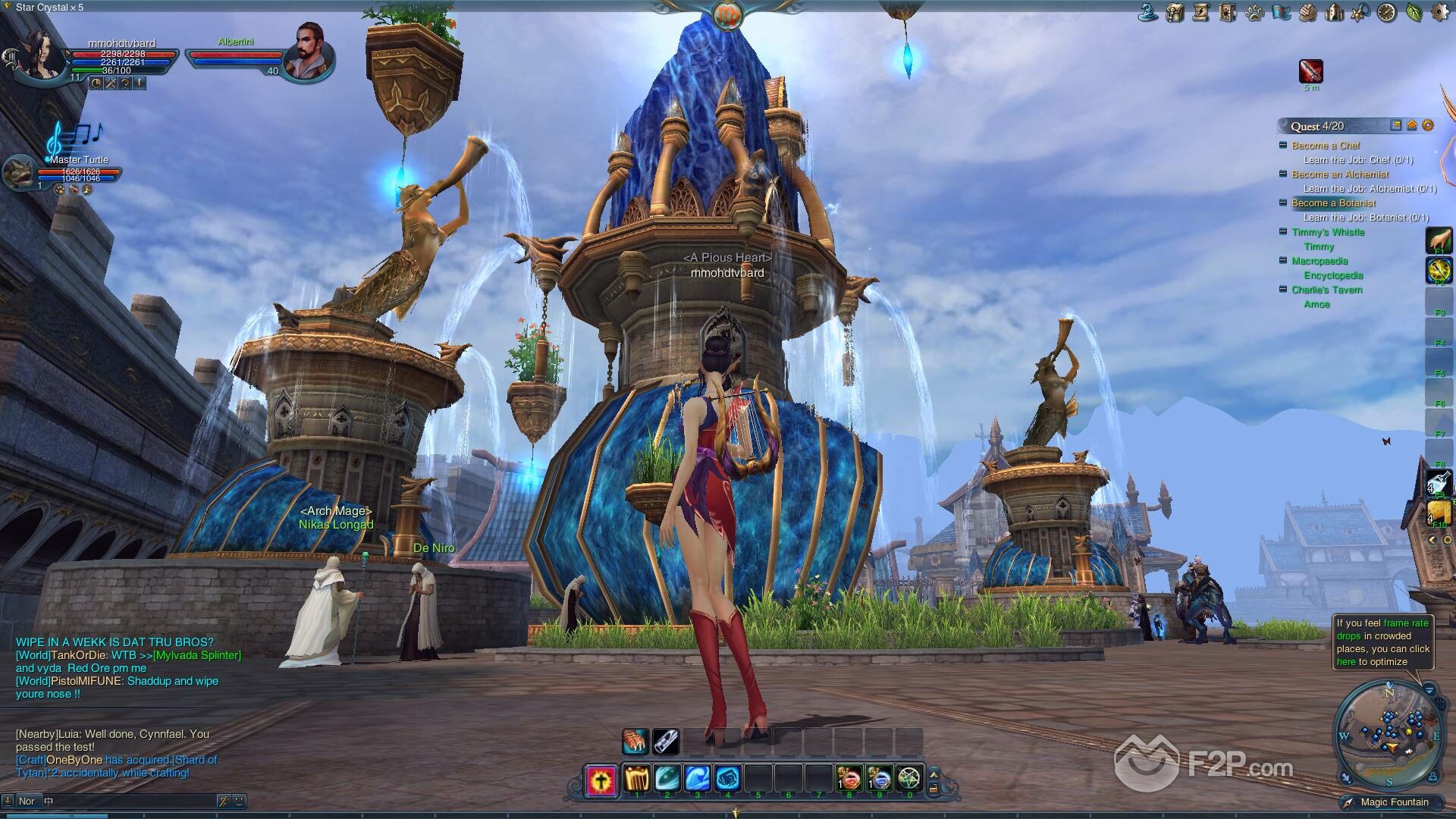Select the tiger claw icon above hotbar
The height and width of the screenshot is (819, 1456).
pos(635,742)
